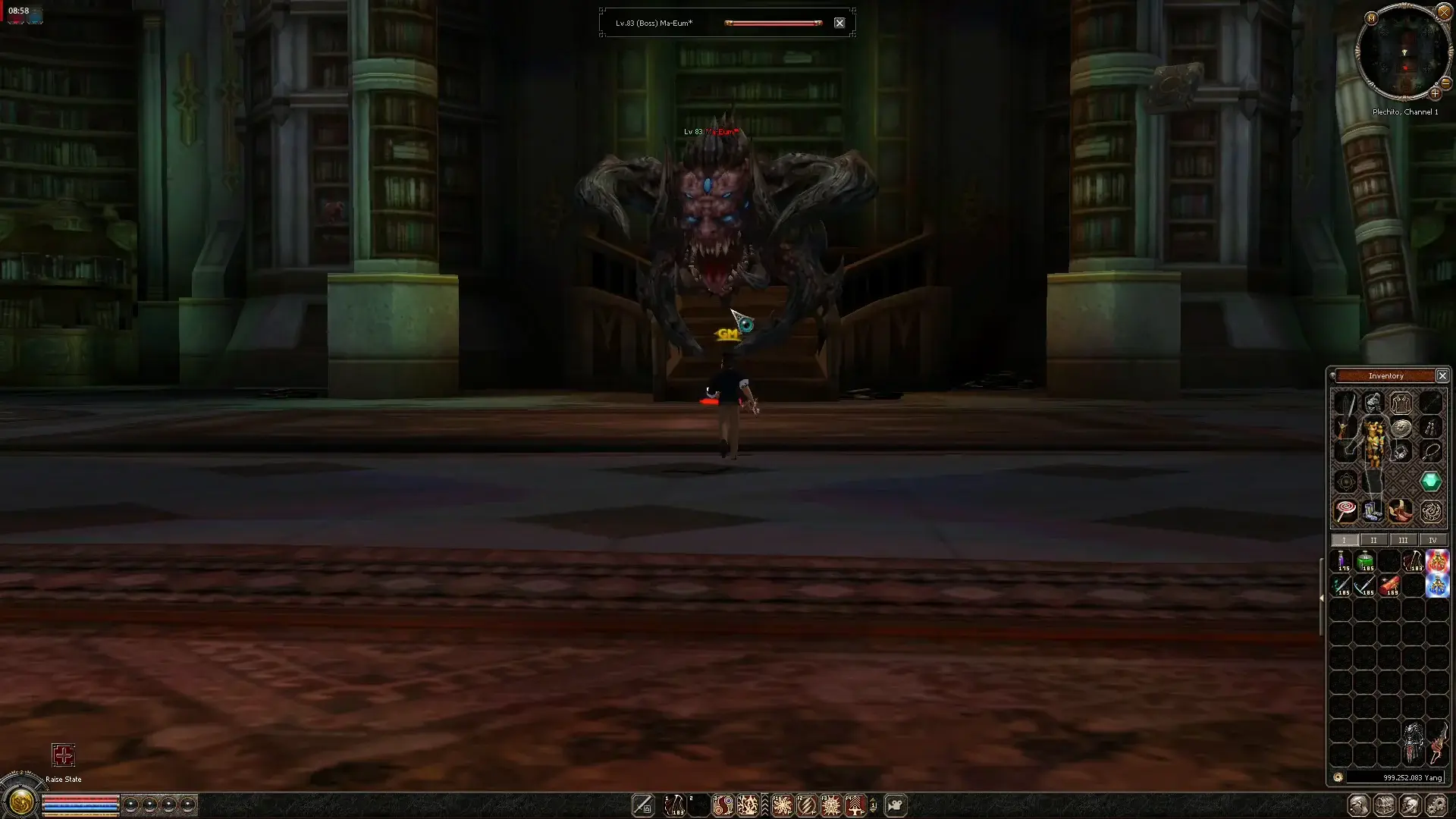Viewport: 1456px width, 819px height.
Task: Toggle the minimap zoom-out minus control
Action: 1445,83
